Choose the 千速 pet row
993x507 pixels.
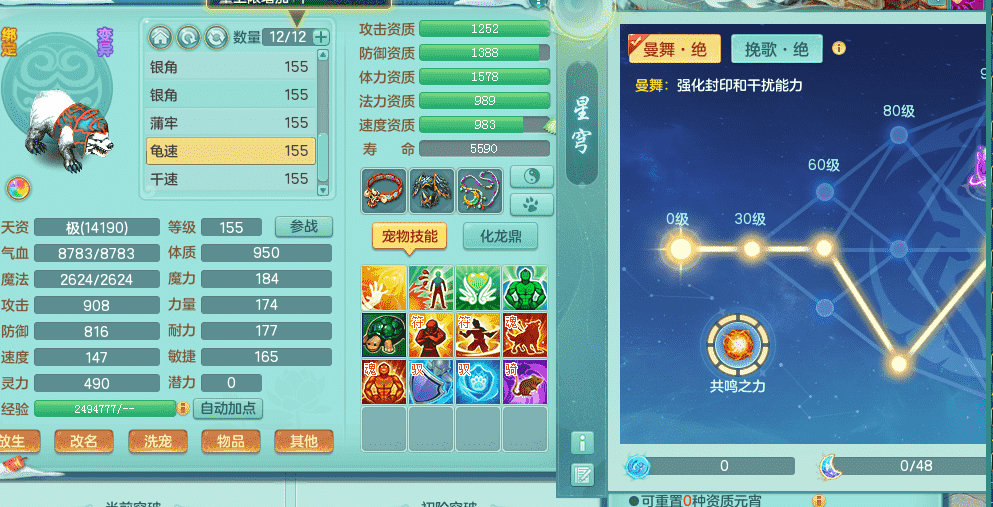tap(231, 179)
